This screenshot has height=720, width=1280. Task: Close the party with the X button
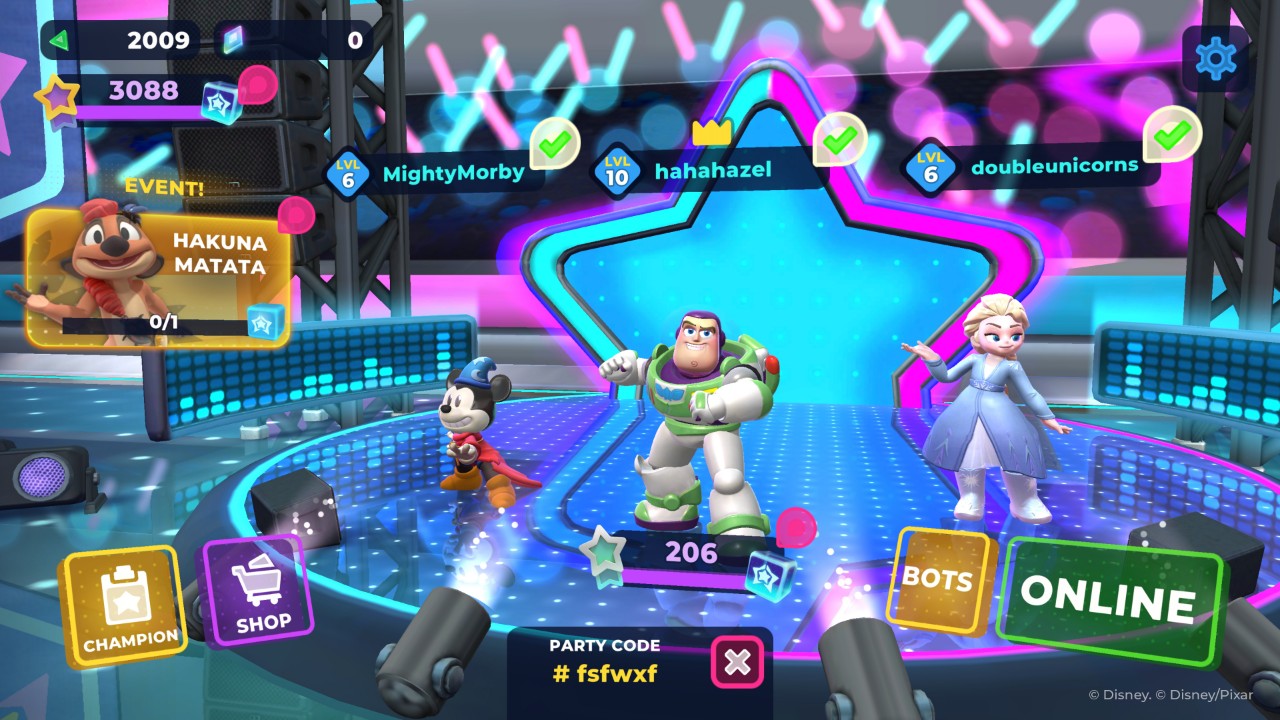[x=737, y=662]
